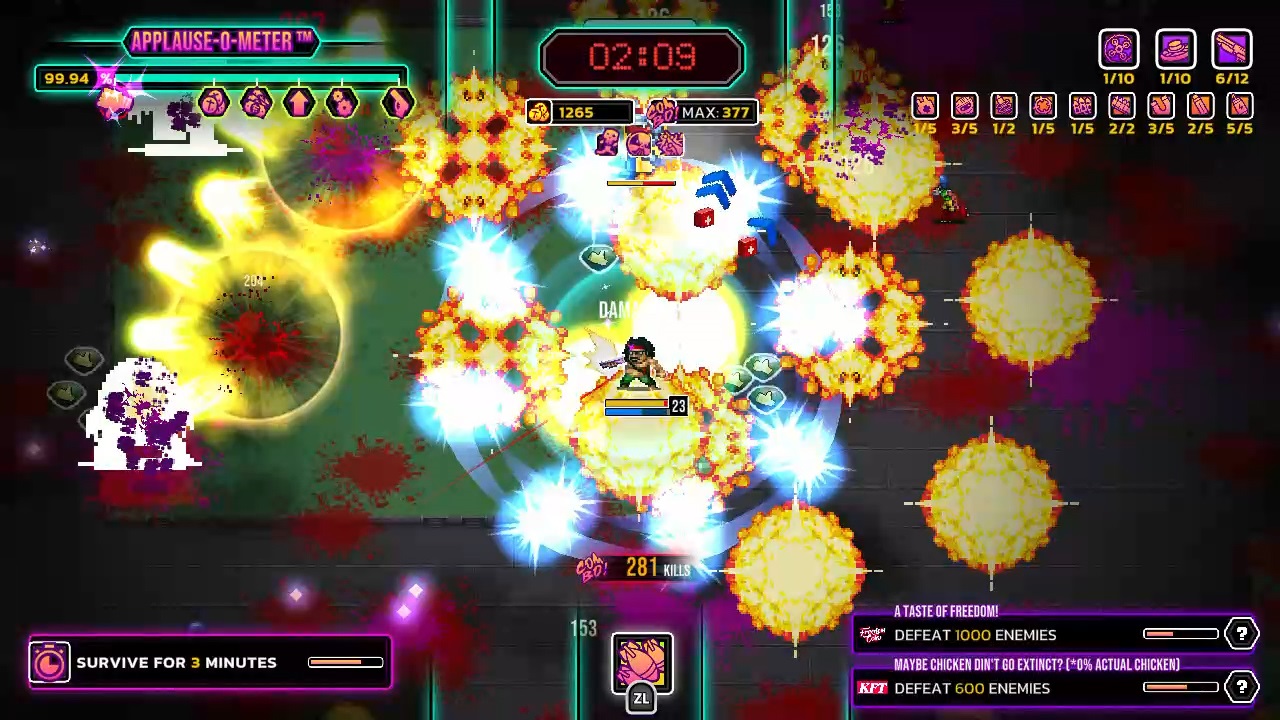Select the dynamite perk icon showing 2/2
Viewport: 1280px width, 720px height.
point(1121,107)
